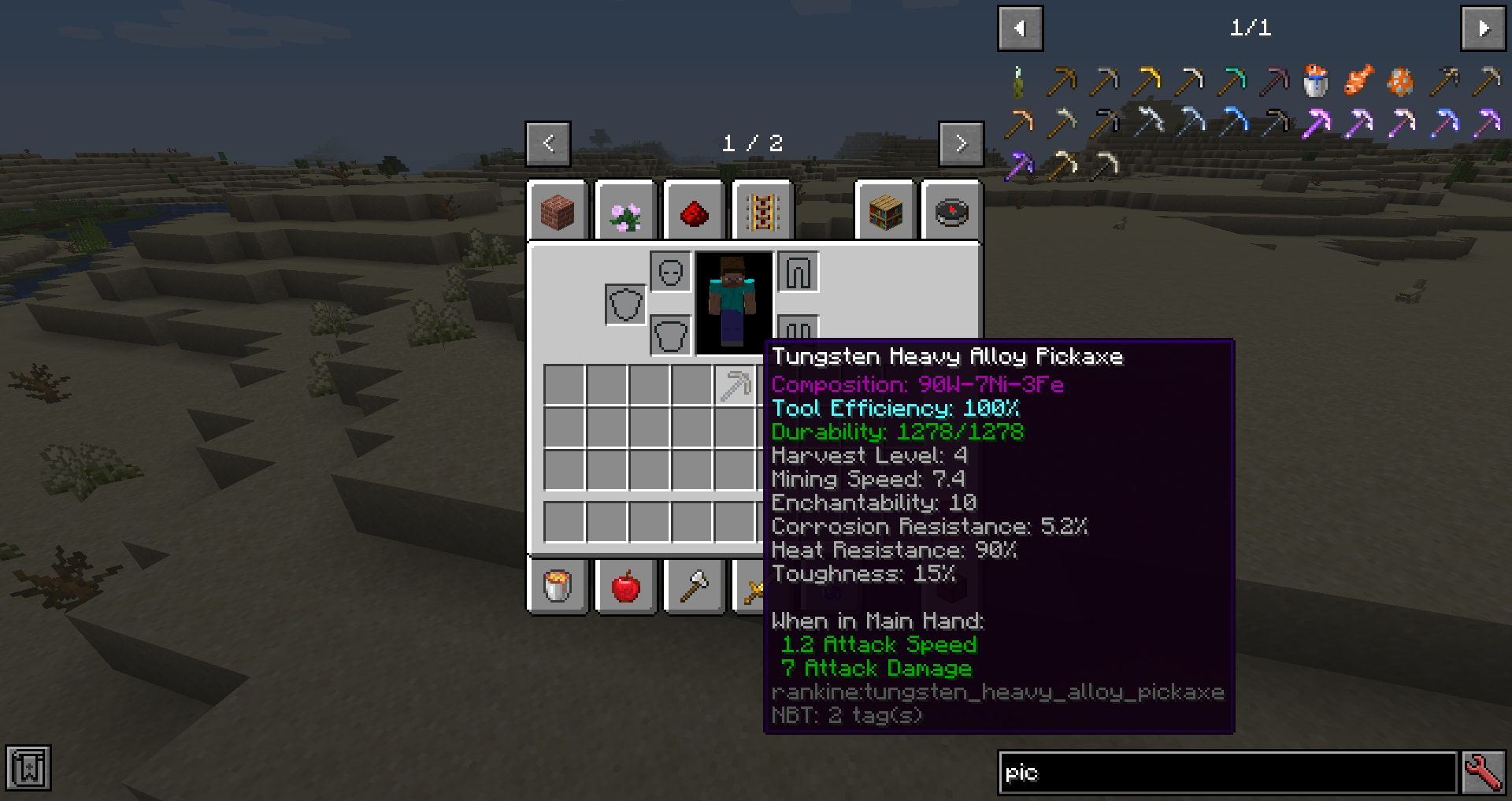
Task: Open the Food tab with apple icon
Action: point(624,586)
